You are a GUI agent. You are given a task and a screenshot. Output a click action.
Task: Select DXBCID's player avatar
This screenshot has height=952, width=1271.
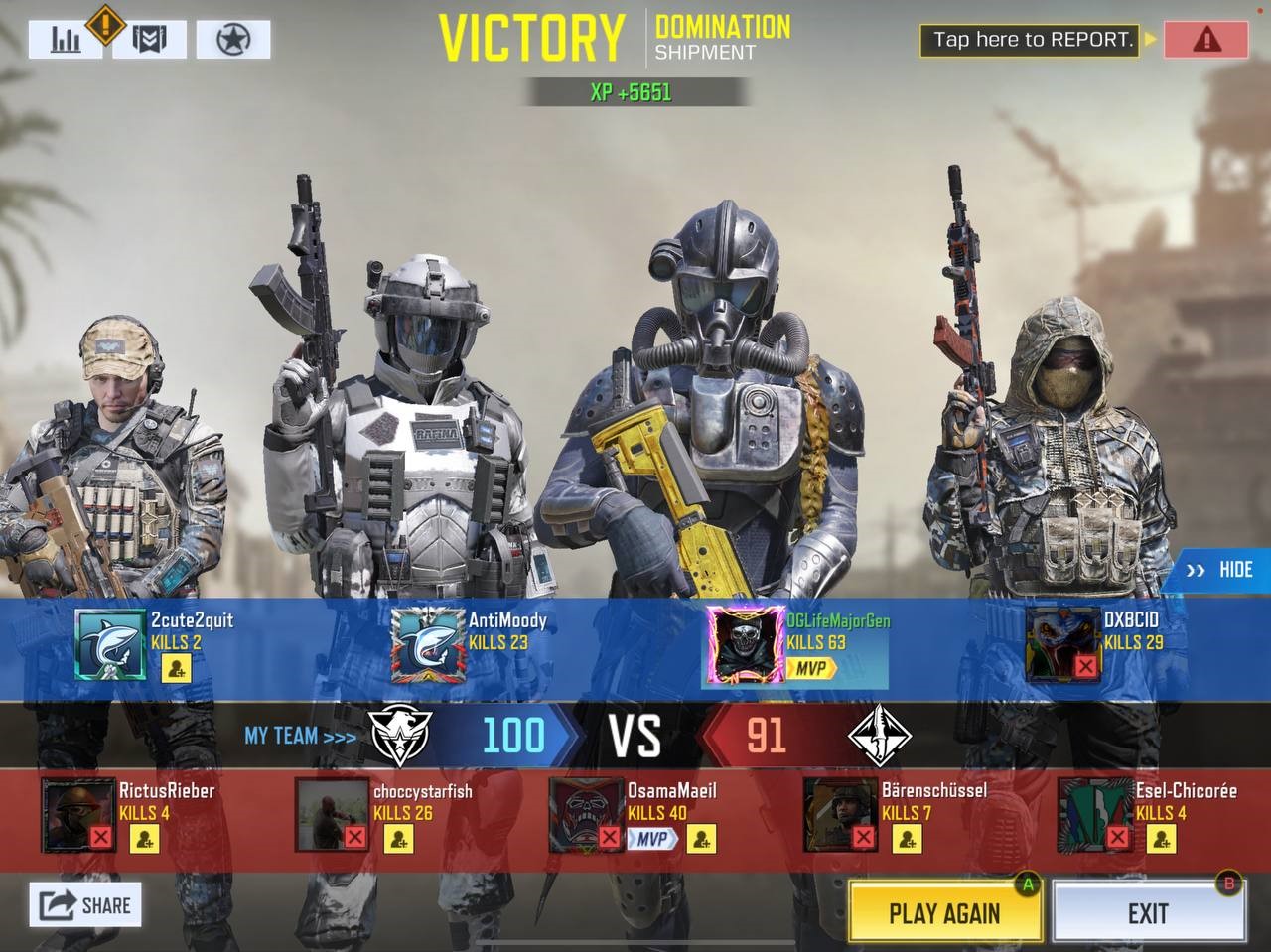1062,644
